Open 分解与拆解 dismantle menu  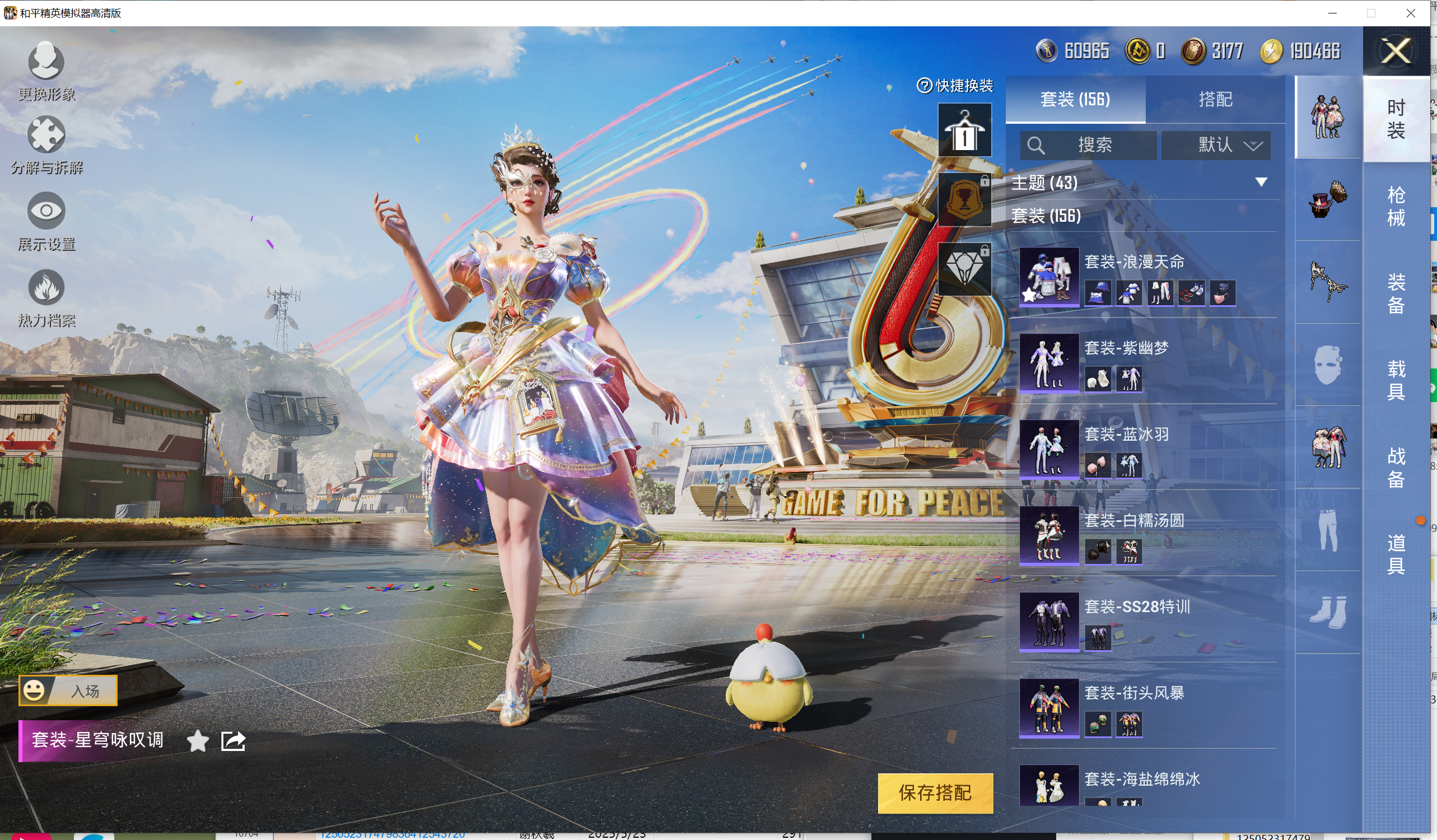click(x=46, y=145)
